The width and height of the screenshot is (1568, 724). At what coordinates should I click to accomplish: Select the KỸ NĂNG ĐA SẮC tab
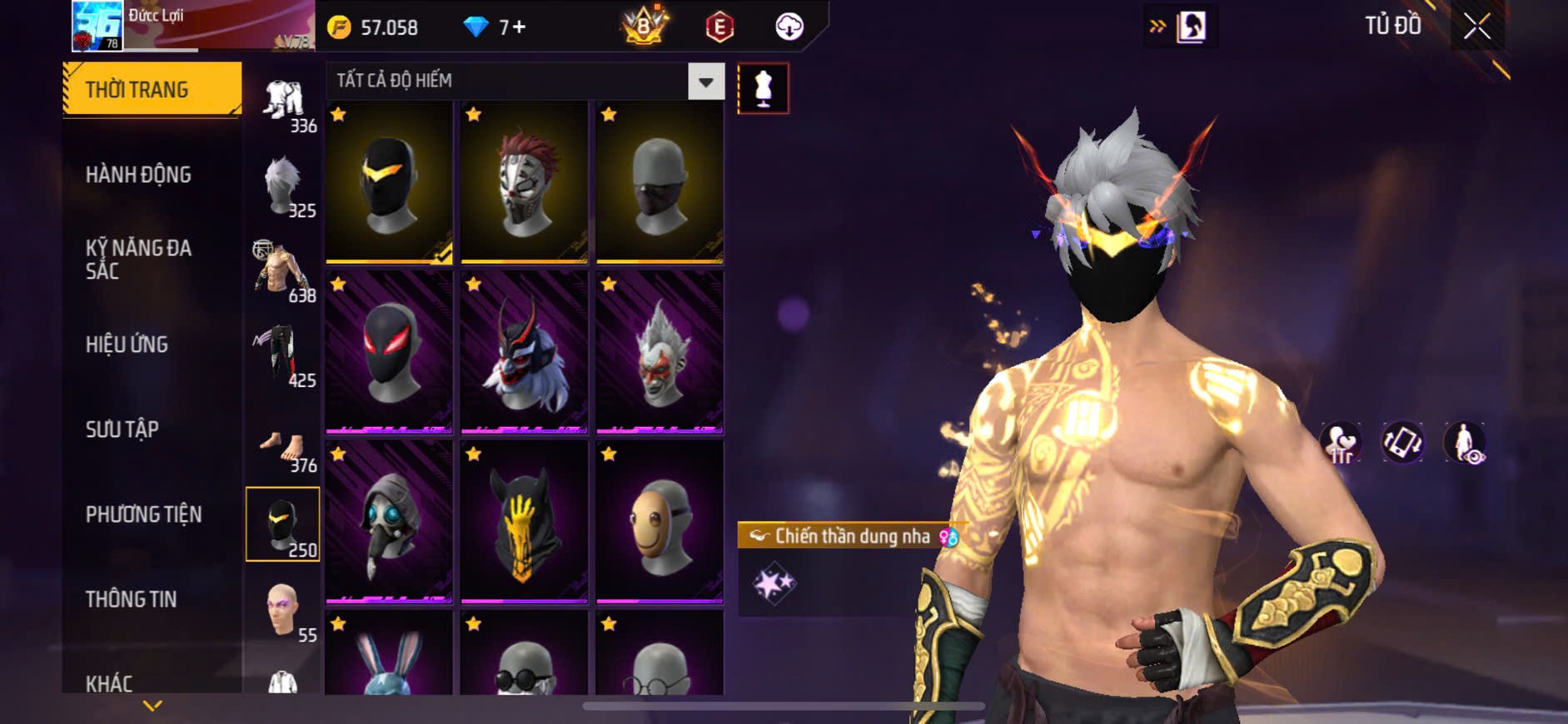coord(139,259)
